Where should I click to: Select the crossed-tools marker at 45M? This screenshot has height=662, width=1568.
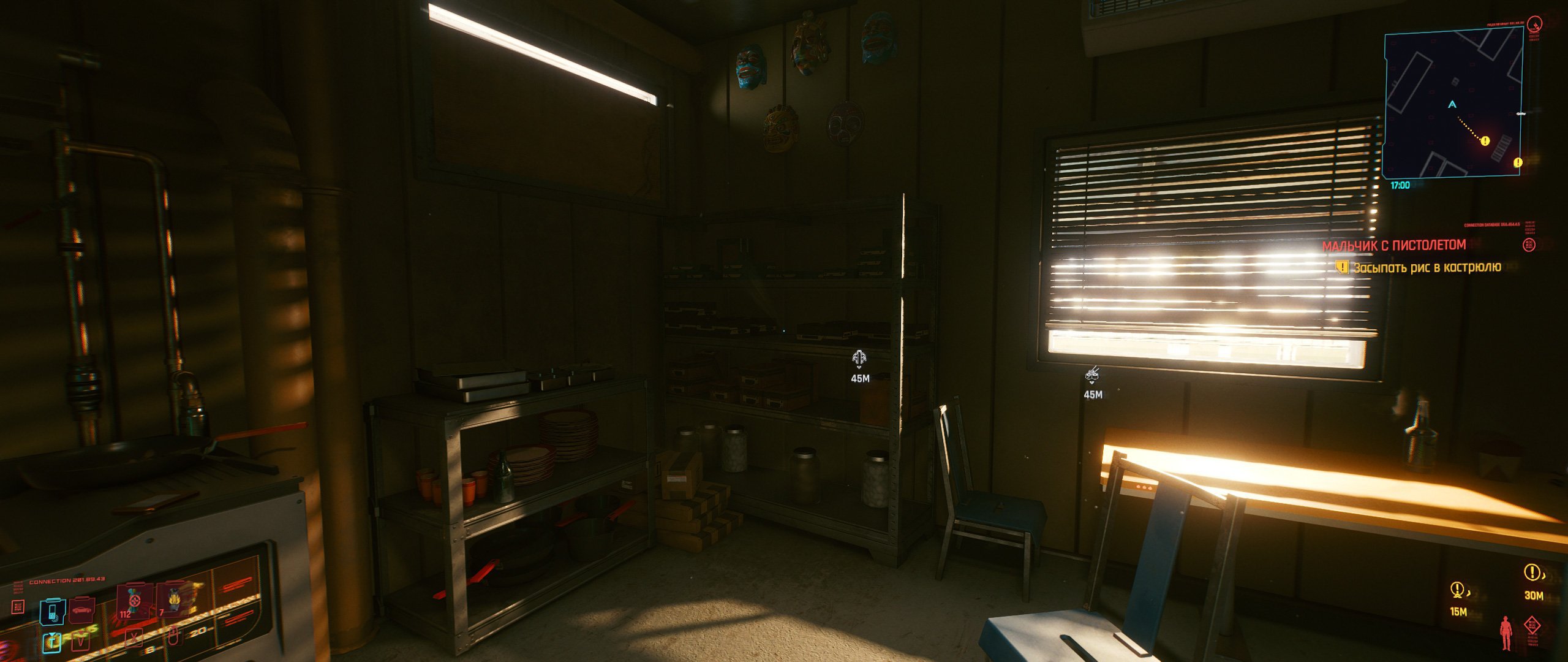point(1092,372)
